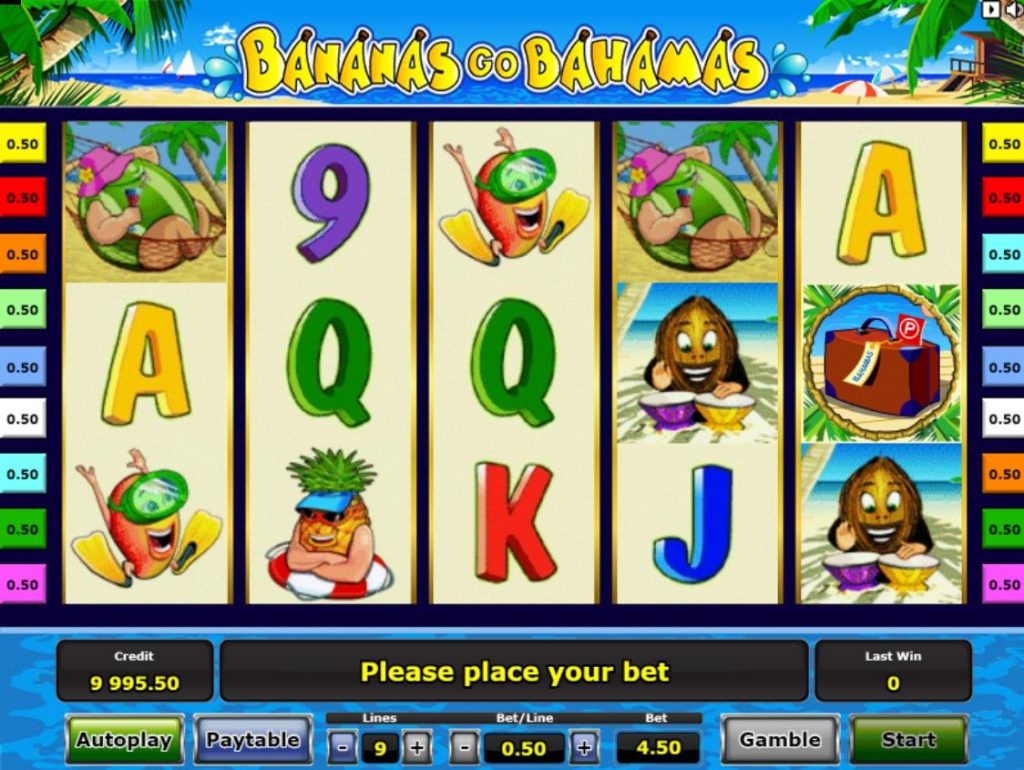The image size is (1024, 770).
Task: Open the Gamble feature
Action: pos(780,740)
